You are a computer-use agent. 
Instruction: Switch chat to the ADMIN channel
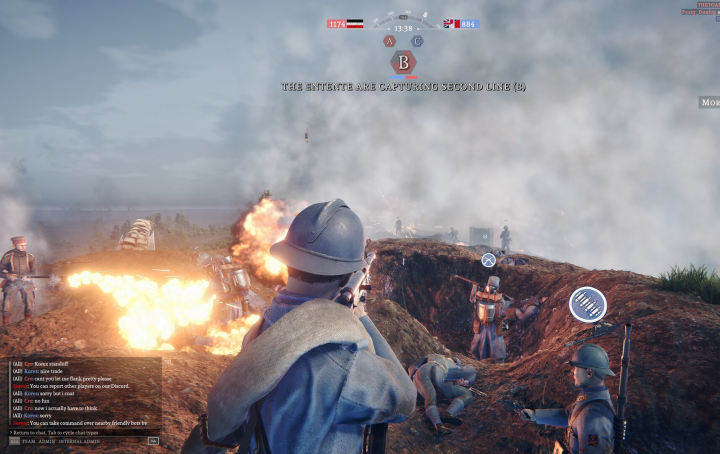(47, 441)
